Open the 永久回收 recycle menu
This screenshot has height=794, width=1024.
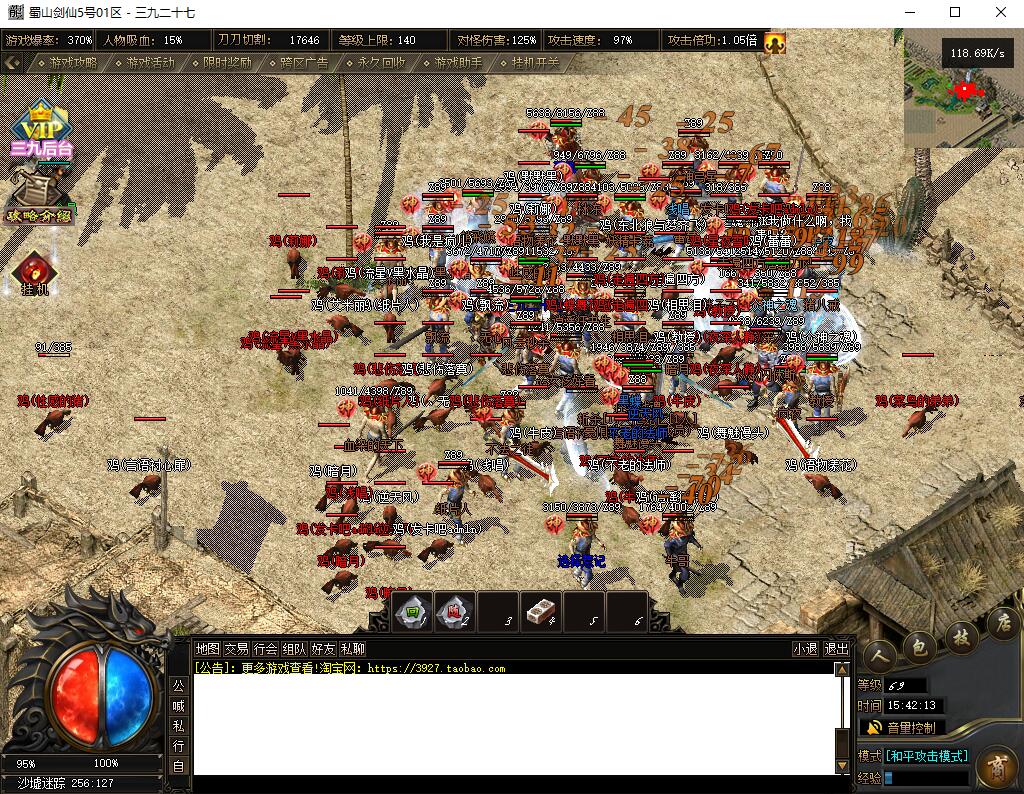pyautogui.click(x=381, y=62)
